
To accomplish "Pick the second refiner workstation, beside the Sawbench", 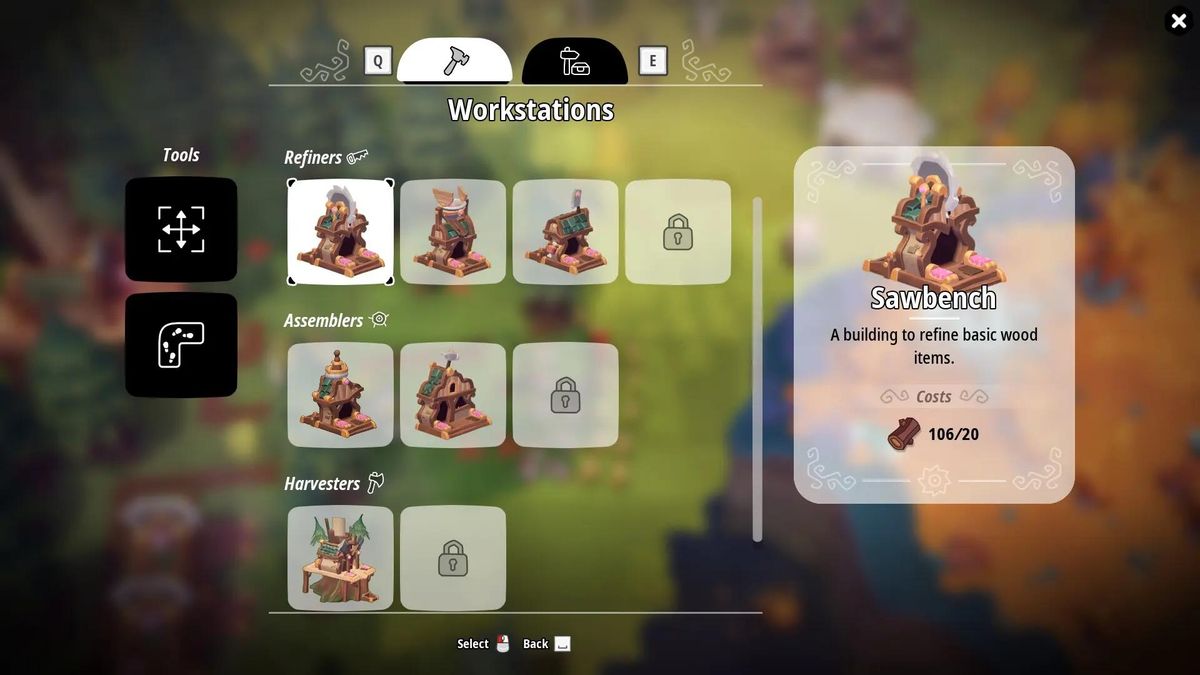I will 453,232.
